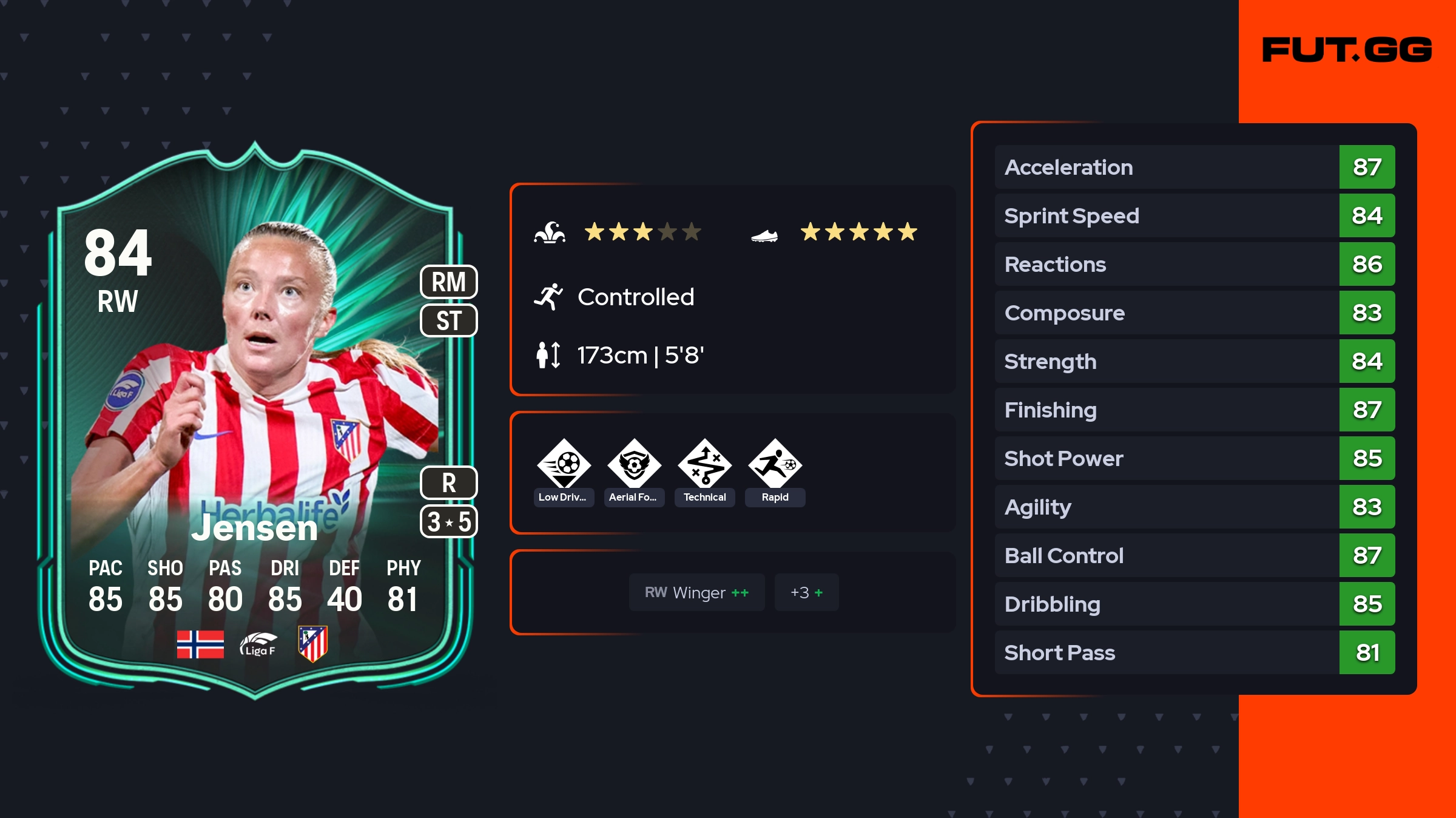Click the Ball Control stat row
1456x818 pixels.
coord(1194,555)
